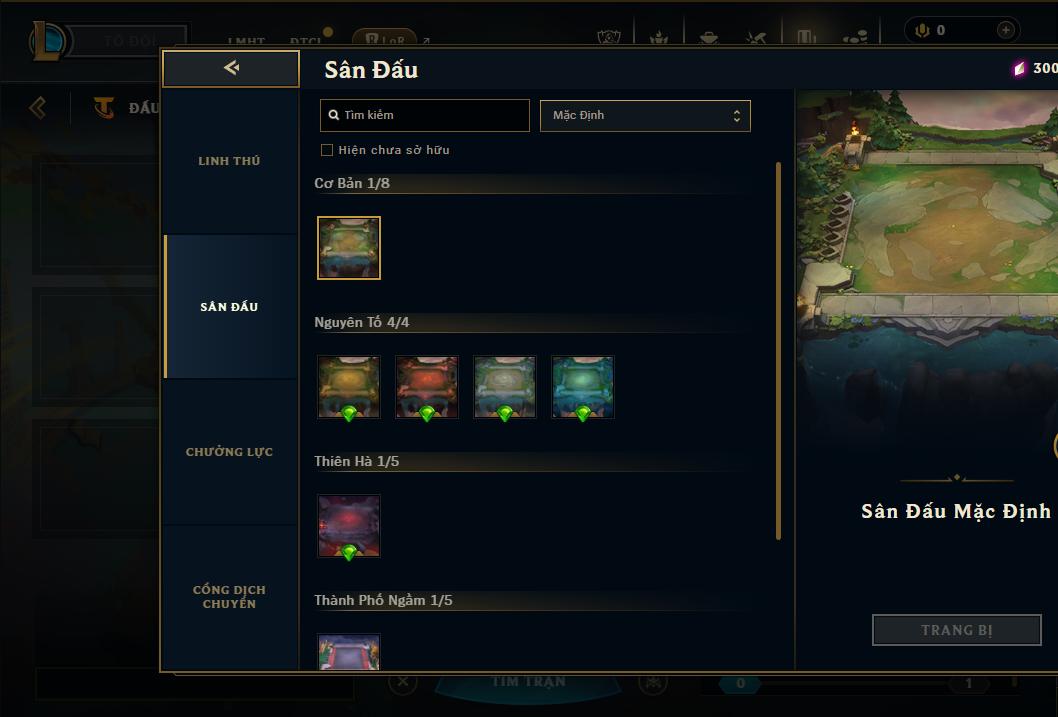Screen dimensions: 1058x717
Task: Go back with the arrow button
Action: 231,68
